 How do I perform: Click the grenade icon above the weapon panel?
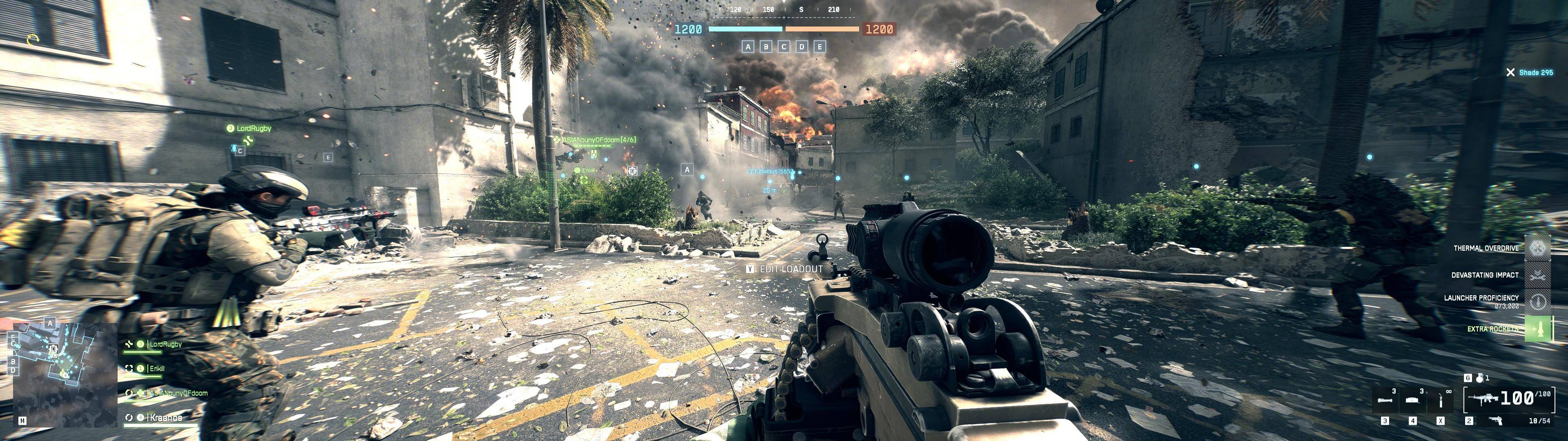[x=1479, y=378]
